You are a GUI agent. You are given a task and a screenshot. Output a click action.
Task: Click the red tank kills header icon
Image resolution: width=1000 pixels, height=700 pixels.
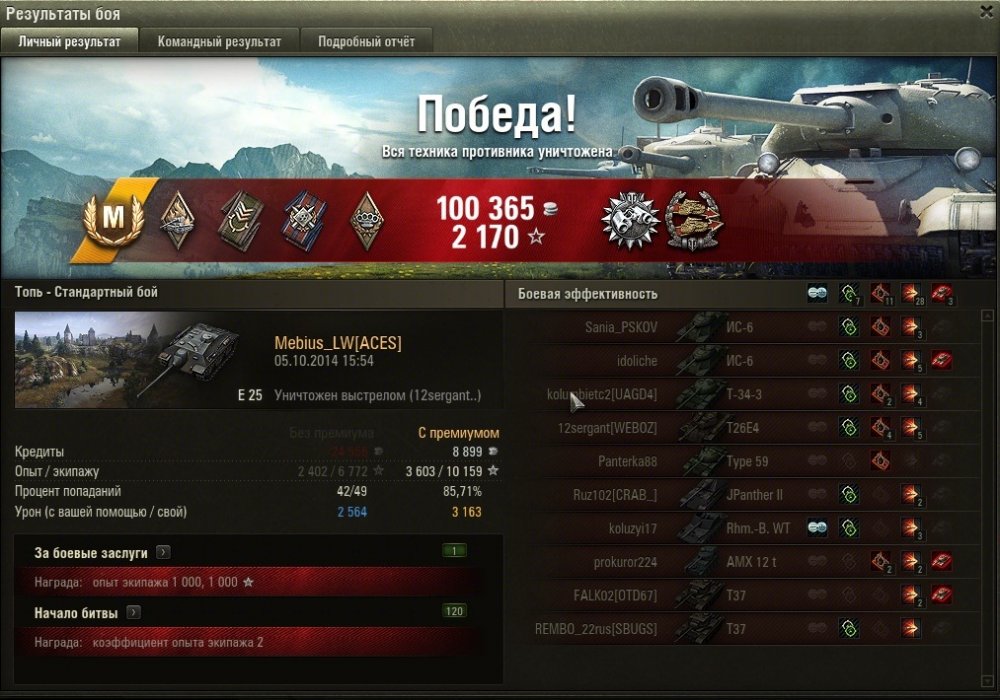click(941, 294)
